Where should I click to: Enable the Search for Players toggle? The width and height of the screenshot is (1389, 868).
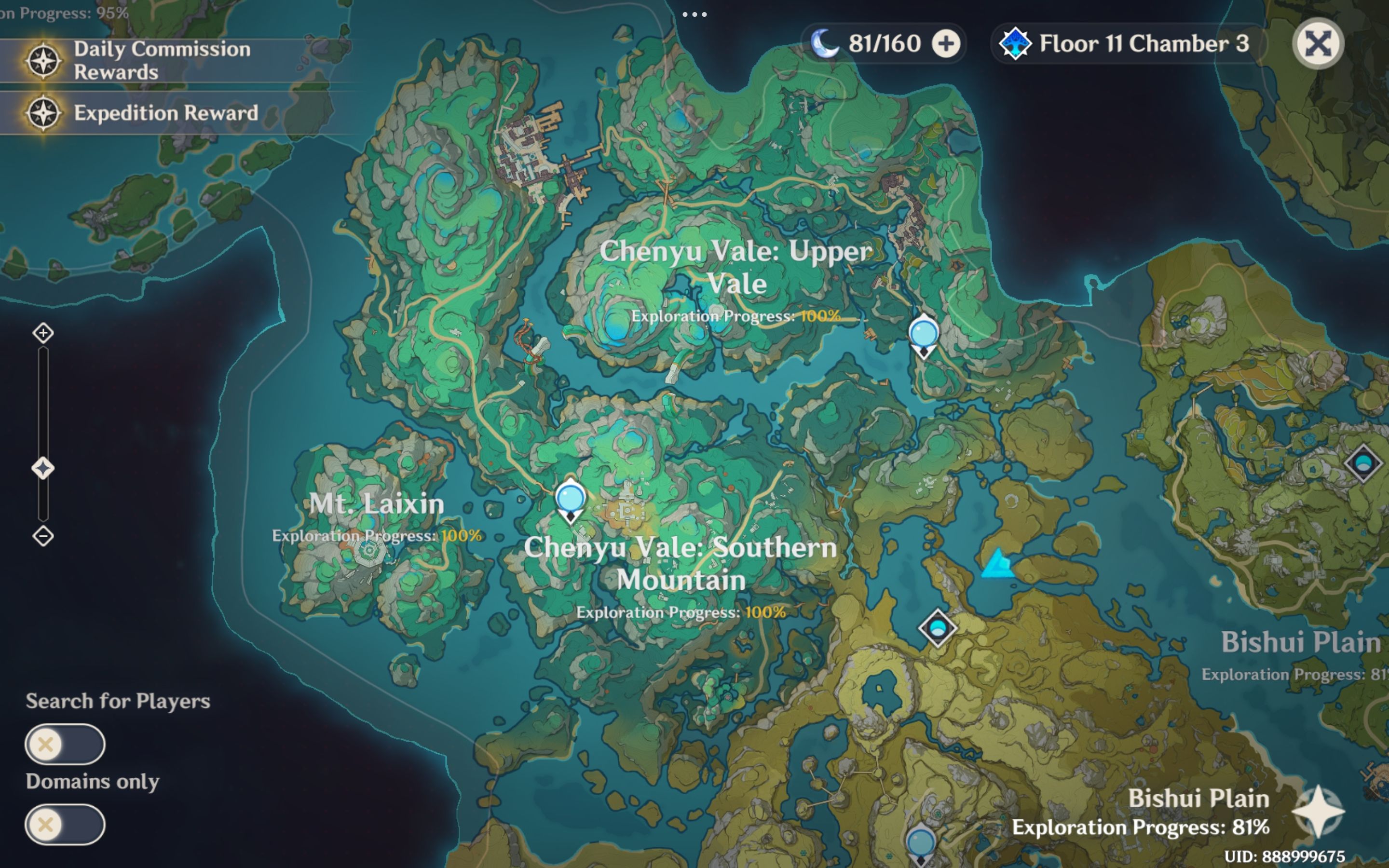[x=65, y=743]
